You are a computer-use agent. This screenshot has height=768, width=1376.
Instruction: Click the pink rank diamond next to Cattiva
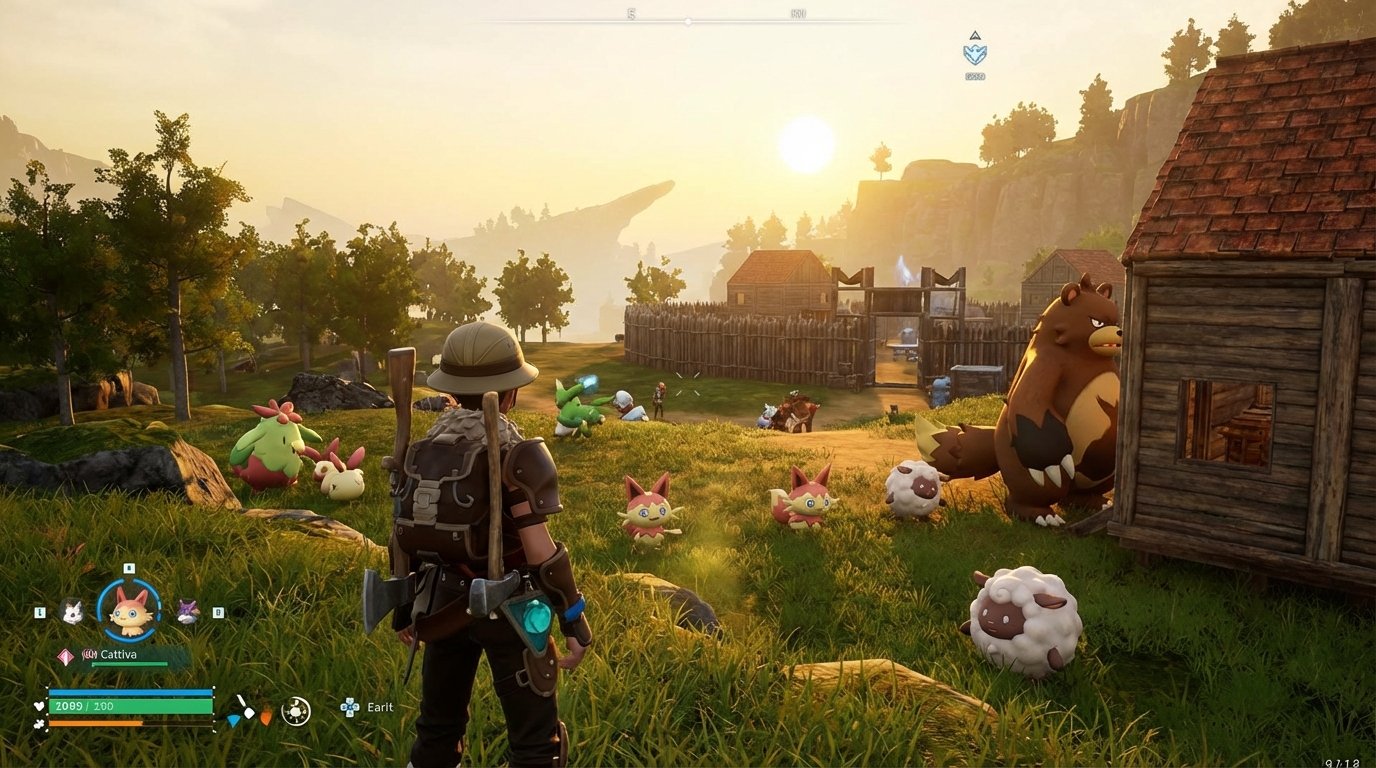(x=65, y=655)
